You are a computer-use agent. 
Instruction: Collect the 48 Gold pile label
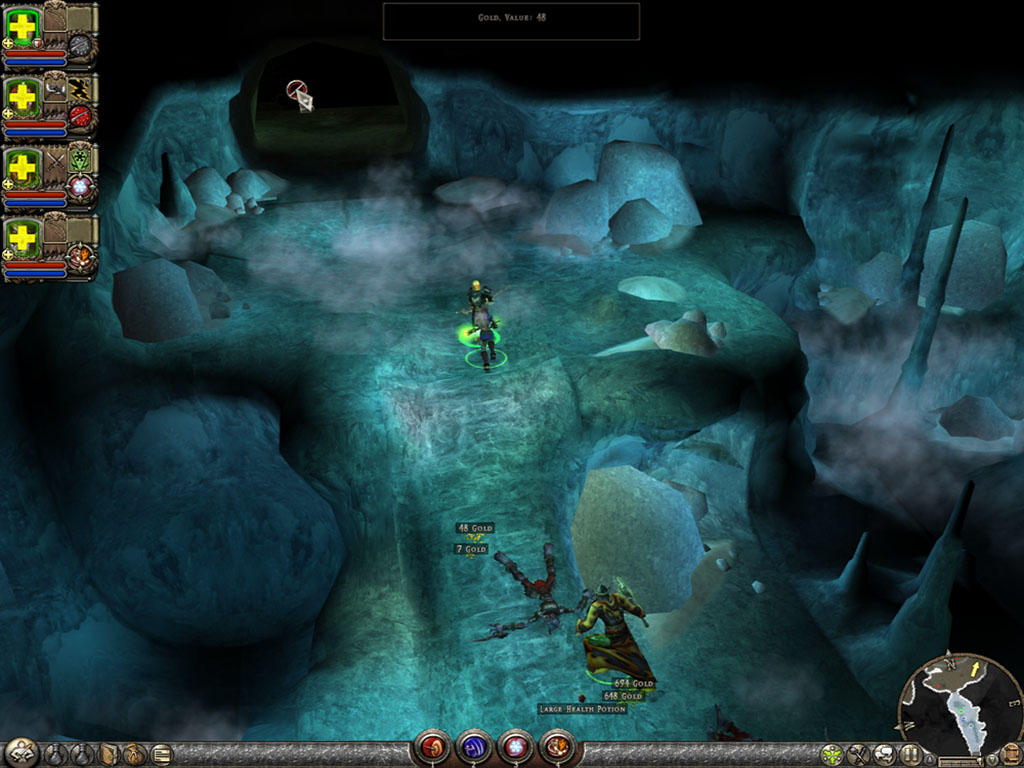475,528
